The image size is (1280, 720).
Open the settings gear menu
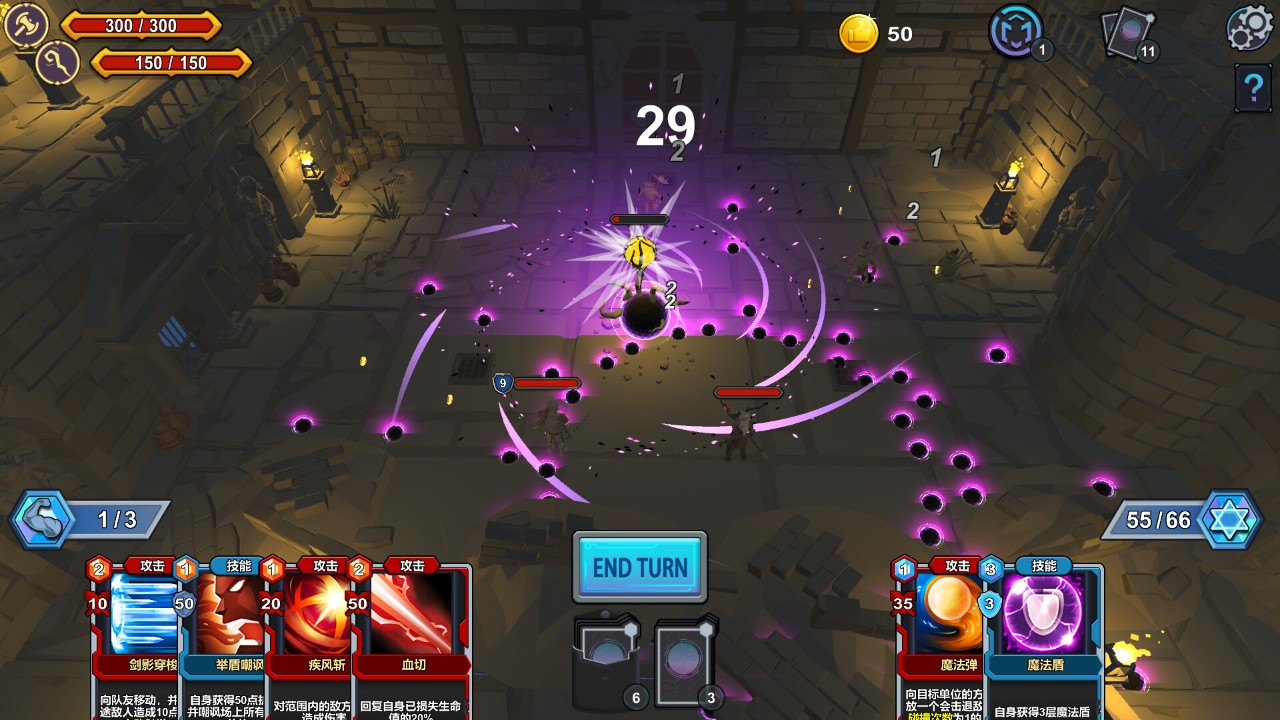[x=1250, y=28]
